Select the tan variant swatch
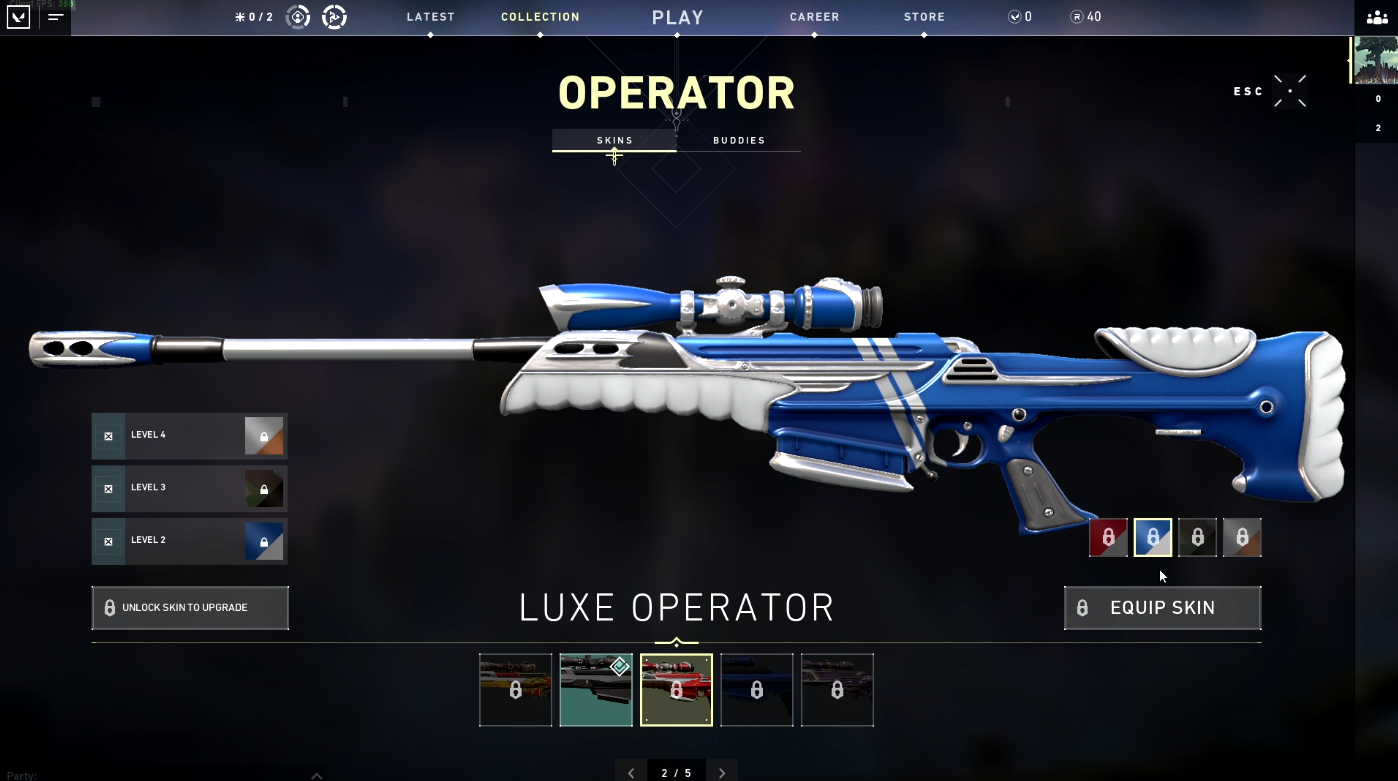This screenshot has height=781, width=1398. point(1241,537)
